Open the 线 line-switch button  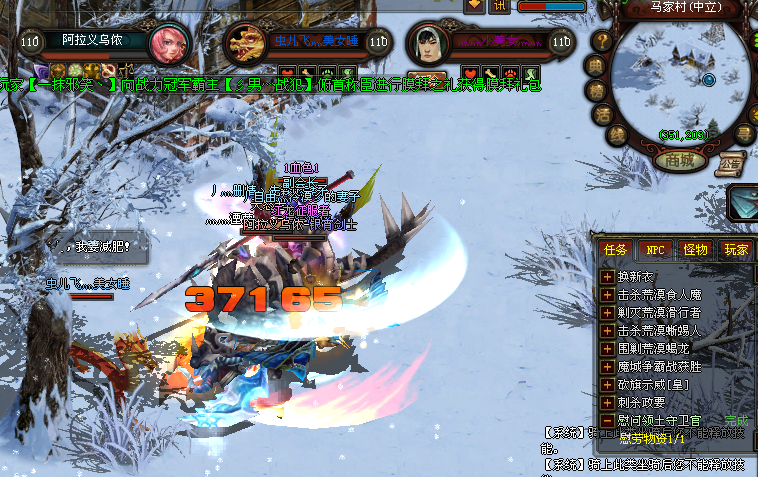coord(618,135)
